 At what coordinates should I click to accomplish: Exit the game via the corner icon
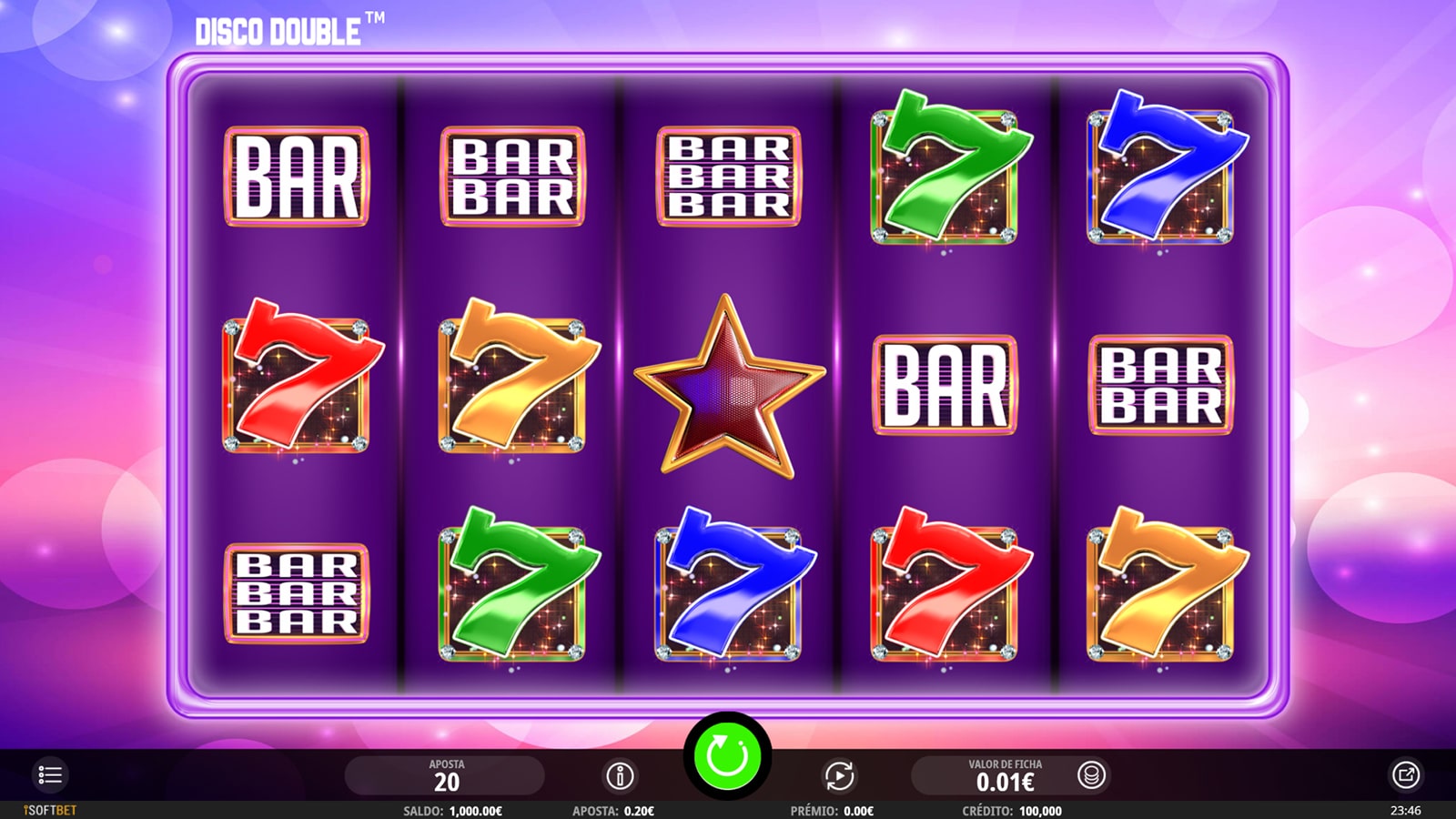tap(1405, 775)
